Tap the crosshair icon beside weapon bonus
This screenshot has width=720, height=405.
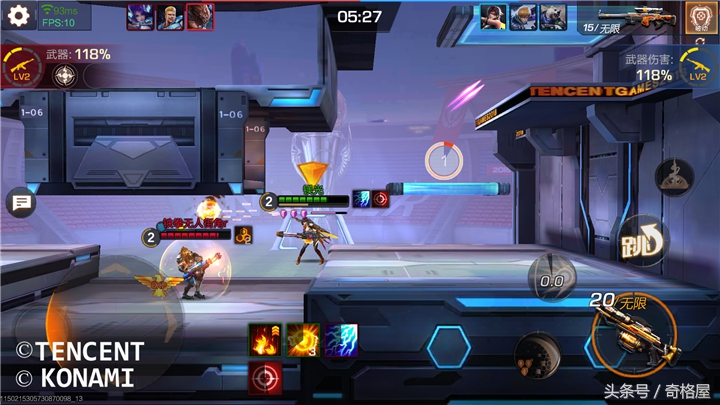67,78
